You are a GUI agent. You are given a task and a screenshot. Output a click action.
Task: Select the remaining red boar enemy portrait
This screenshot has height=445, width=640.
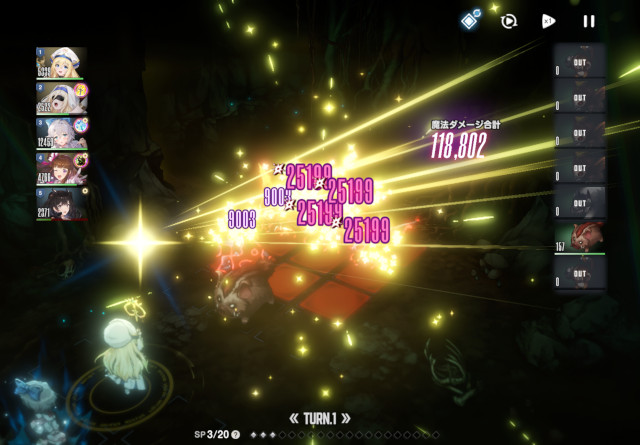[580, 237]
